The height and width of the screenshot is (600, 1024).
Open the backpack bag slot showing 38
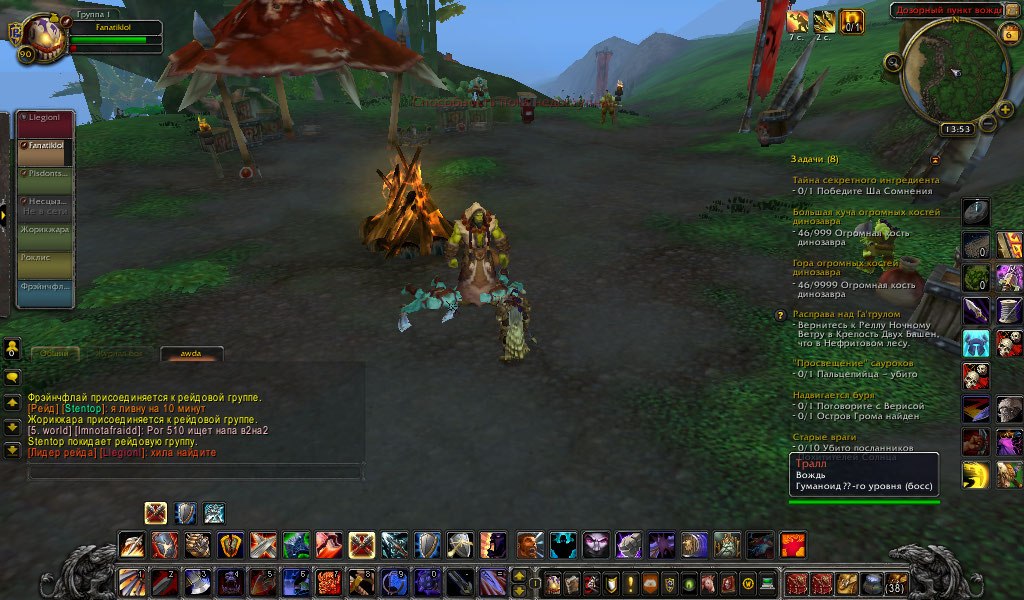pyautogui.click(x=897, y=583)
